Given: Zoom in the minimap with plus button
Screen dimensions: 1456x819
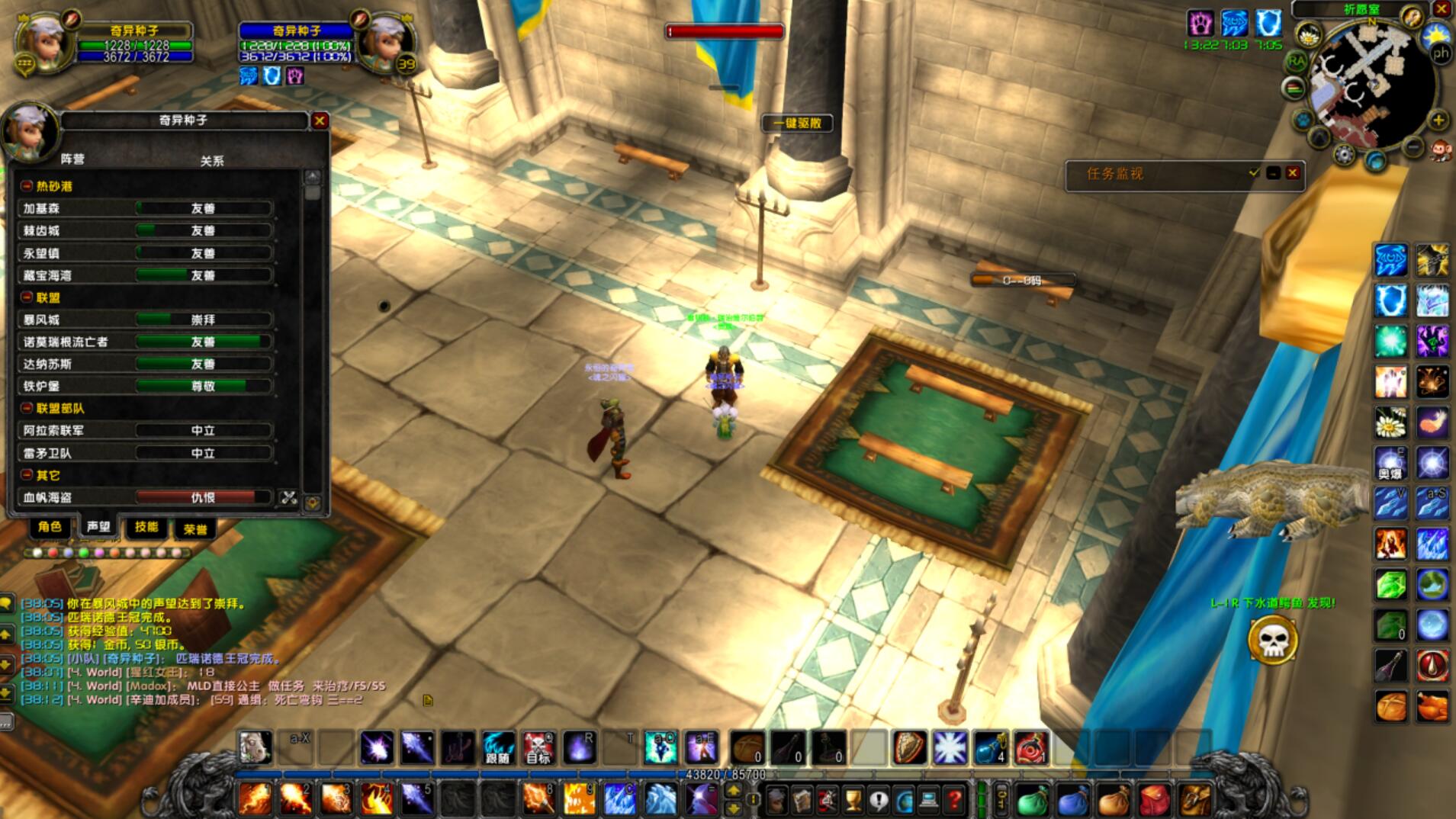Looking at the screenshot, I should [1438, 120].
